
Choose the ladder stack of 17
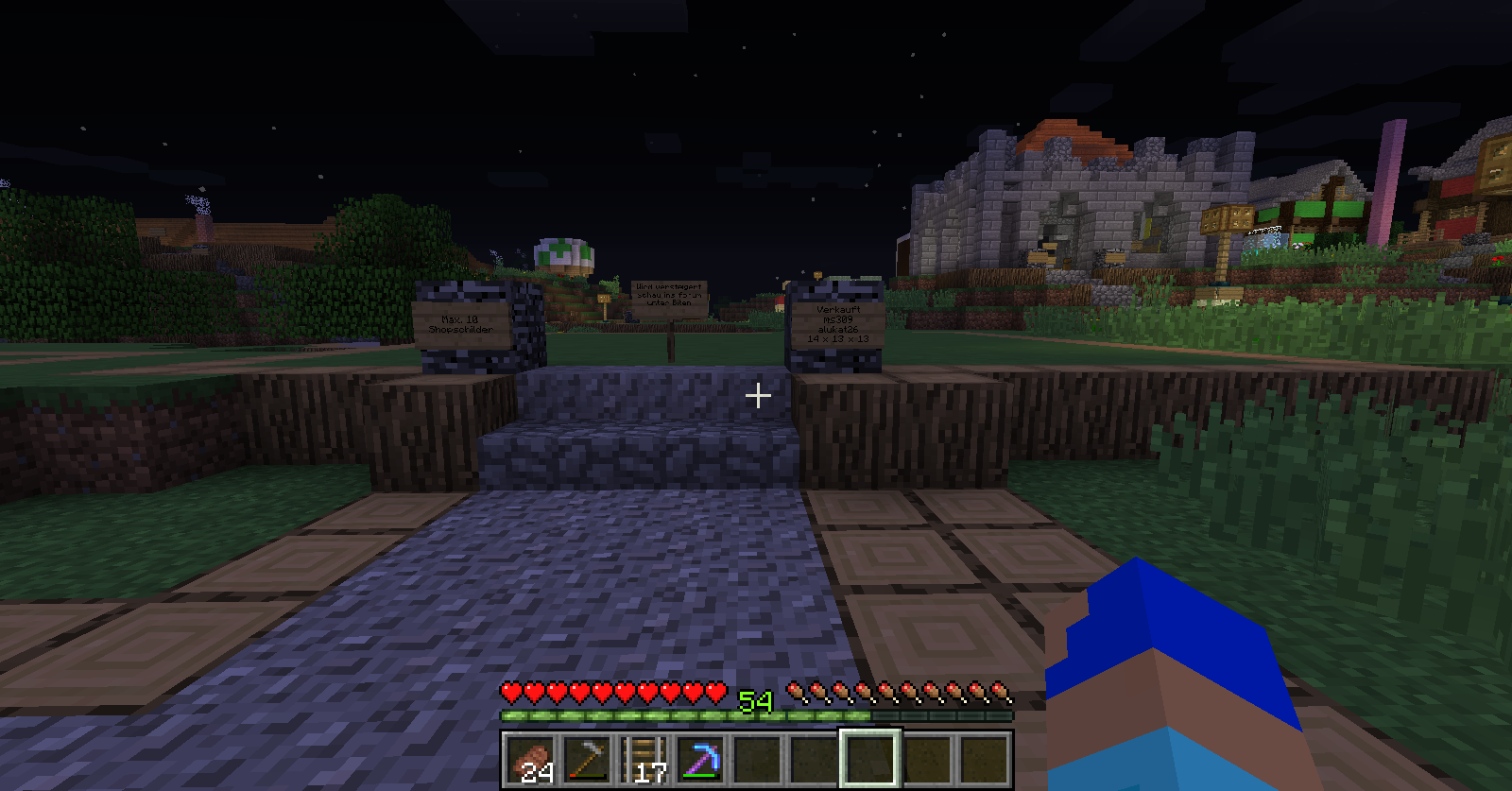point(644,759)
